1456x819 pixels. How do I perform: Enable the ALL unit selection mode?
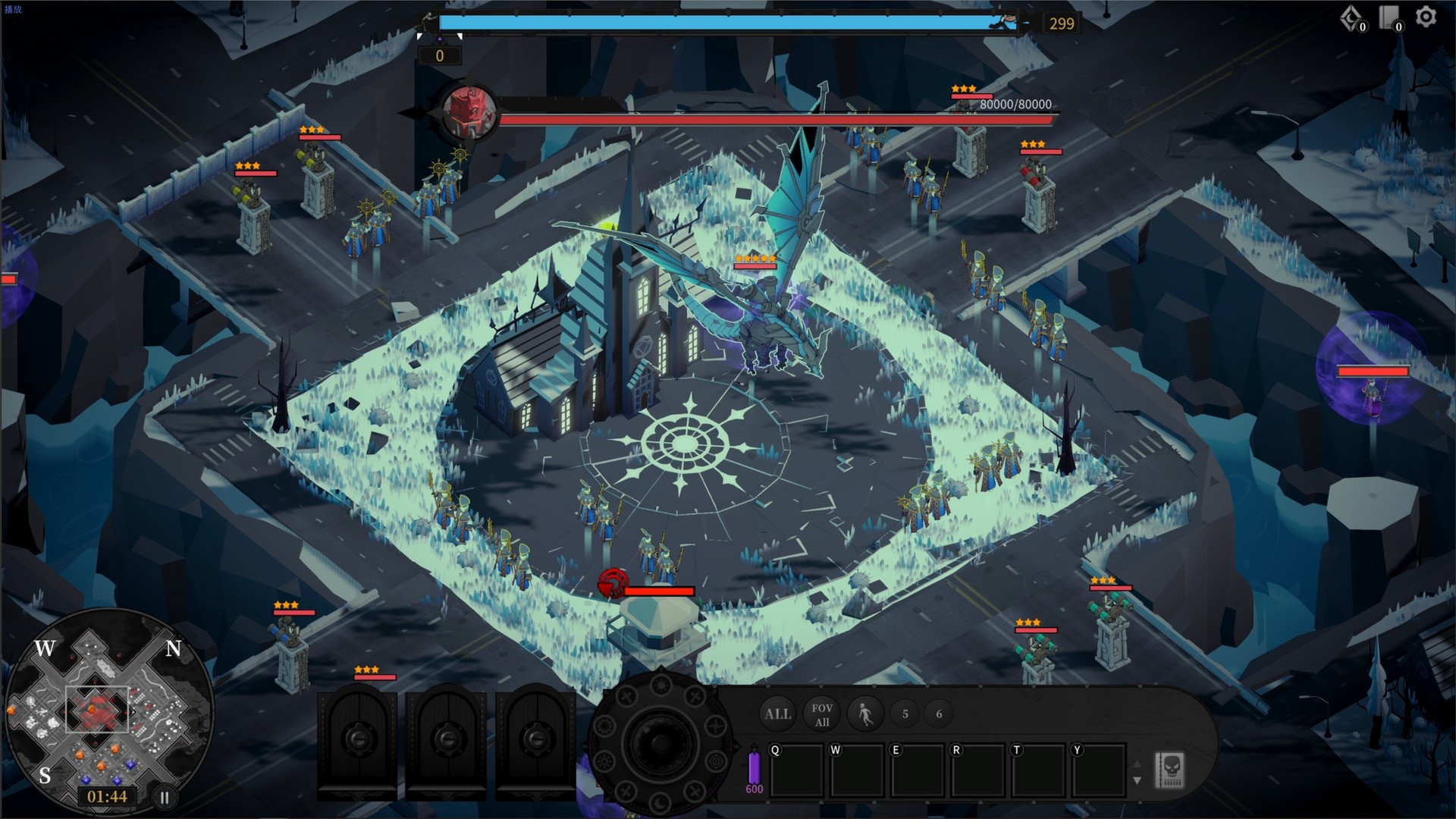pyautogui.click(x=777, y=714)
